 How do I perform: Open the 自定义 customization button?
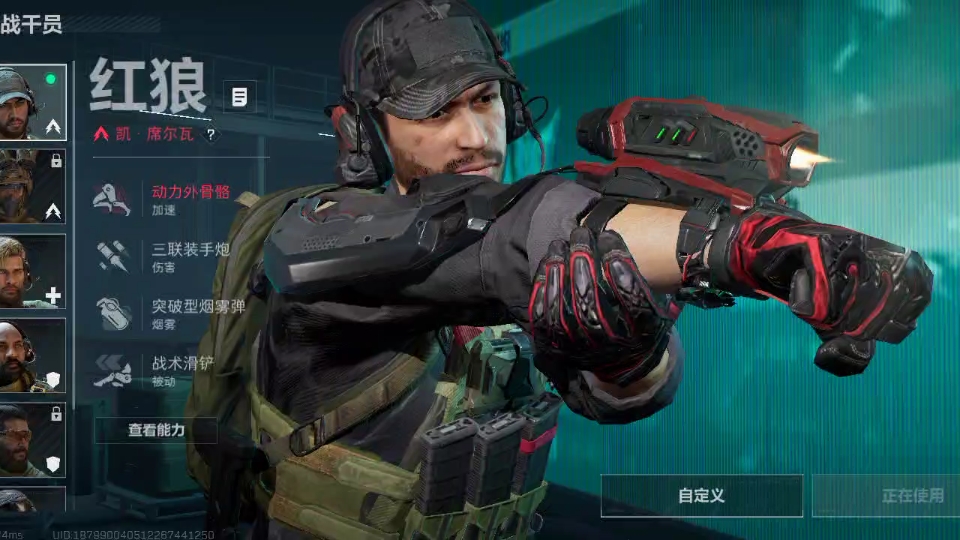(x=701, y=495)
